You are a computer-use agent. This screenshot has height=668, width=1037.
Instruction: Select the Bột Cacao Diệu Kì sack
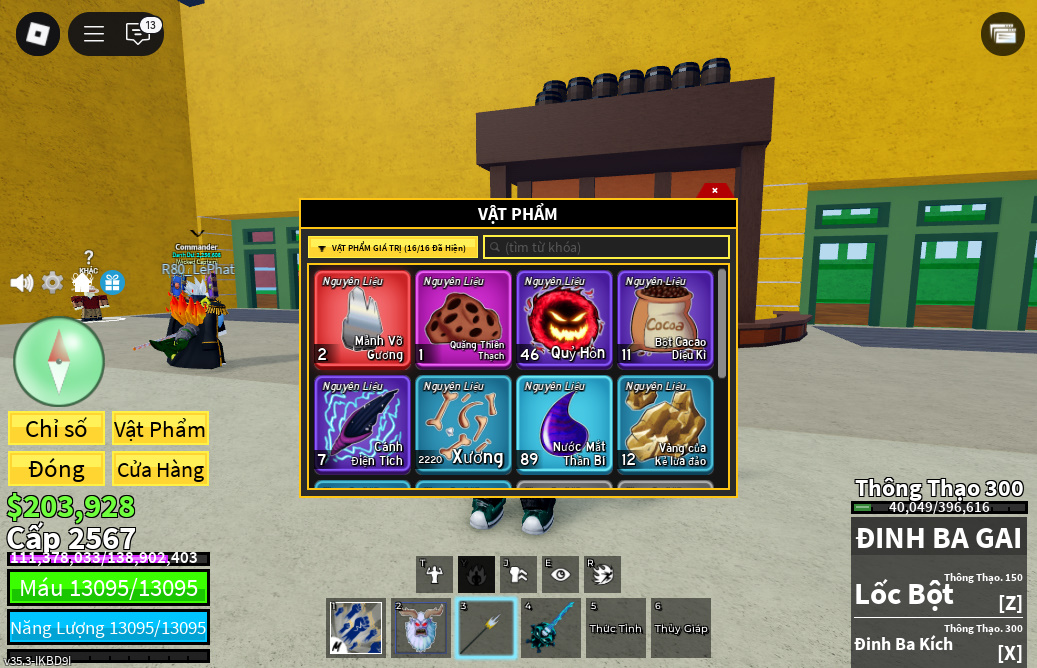pyautogui.click(x=665, y=319)
